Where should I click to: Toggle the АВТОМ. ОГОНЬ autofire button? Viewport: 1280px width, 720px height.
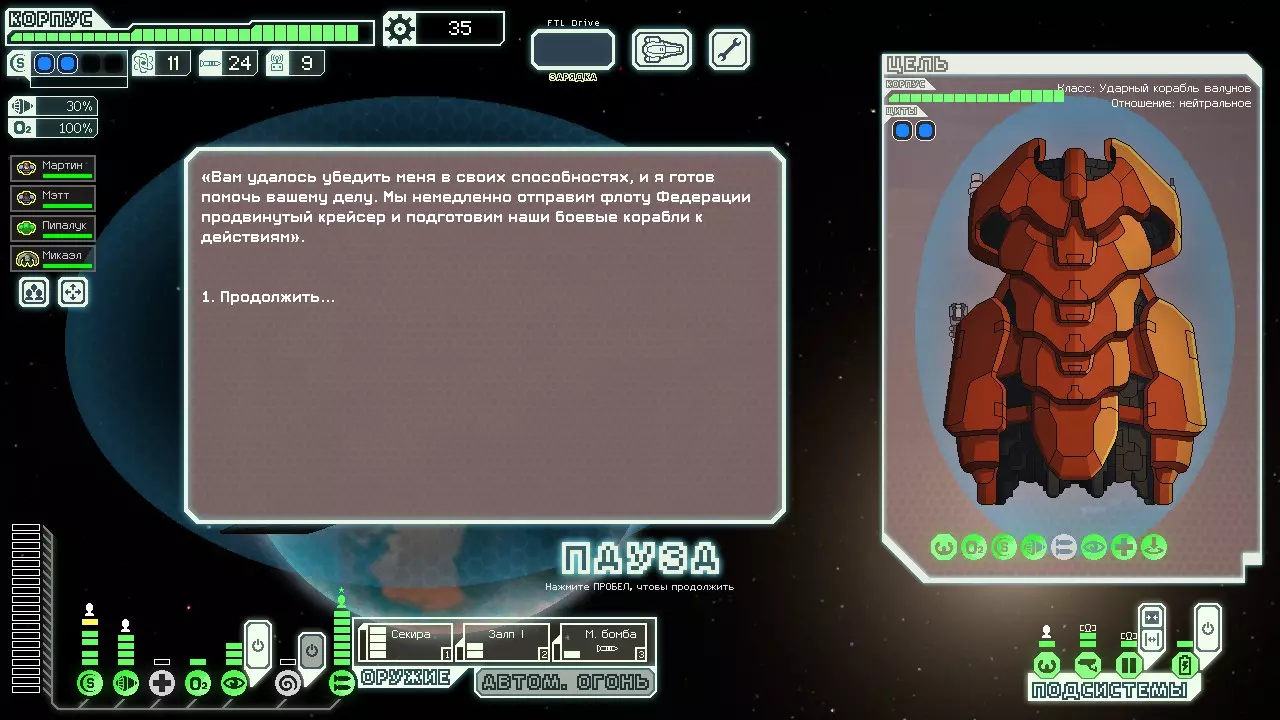pyautogui.click(x=565, y=682)
